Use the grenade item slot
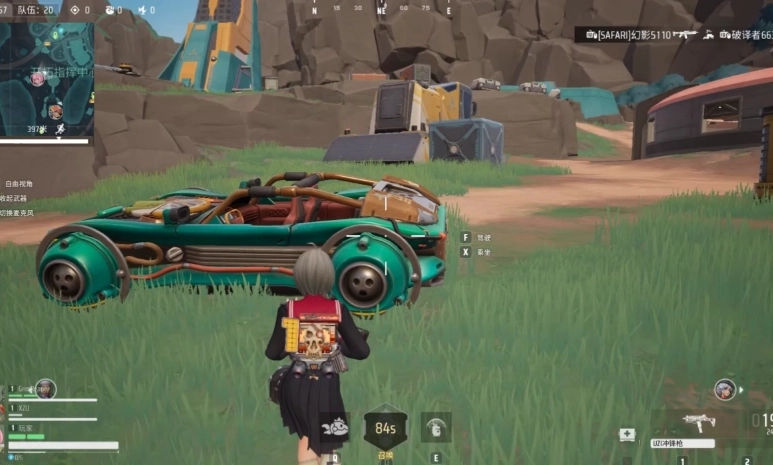Viewport: 773px width, 465px height. coord(436,427)
